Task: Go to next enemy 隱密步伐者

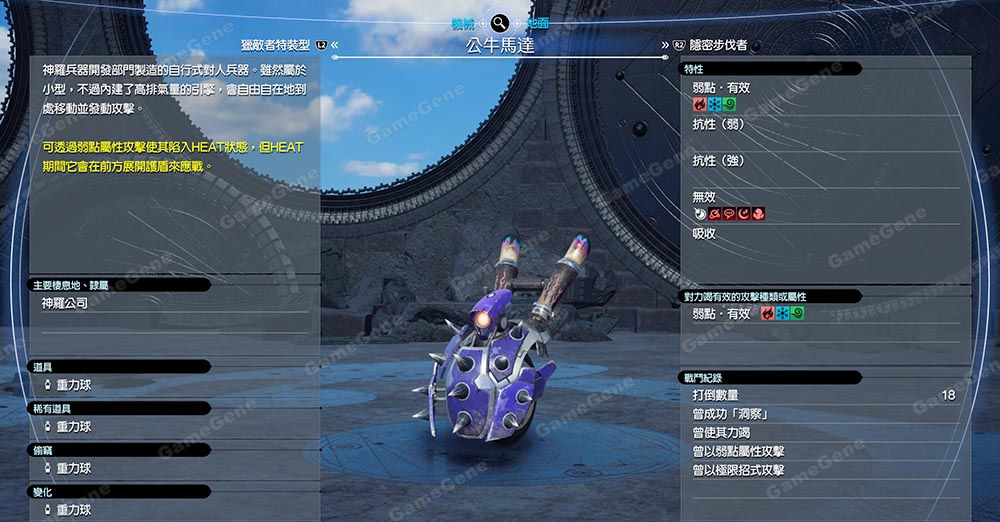Action: click(718, 45)
